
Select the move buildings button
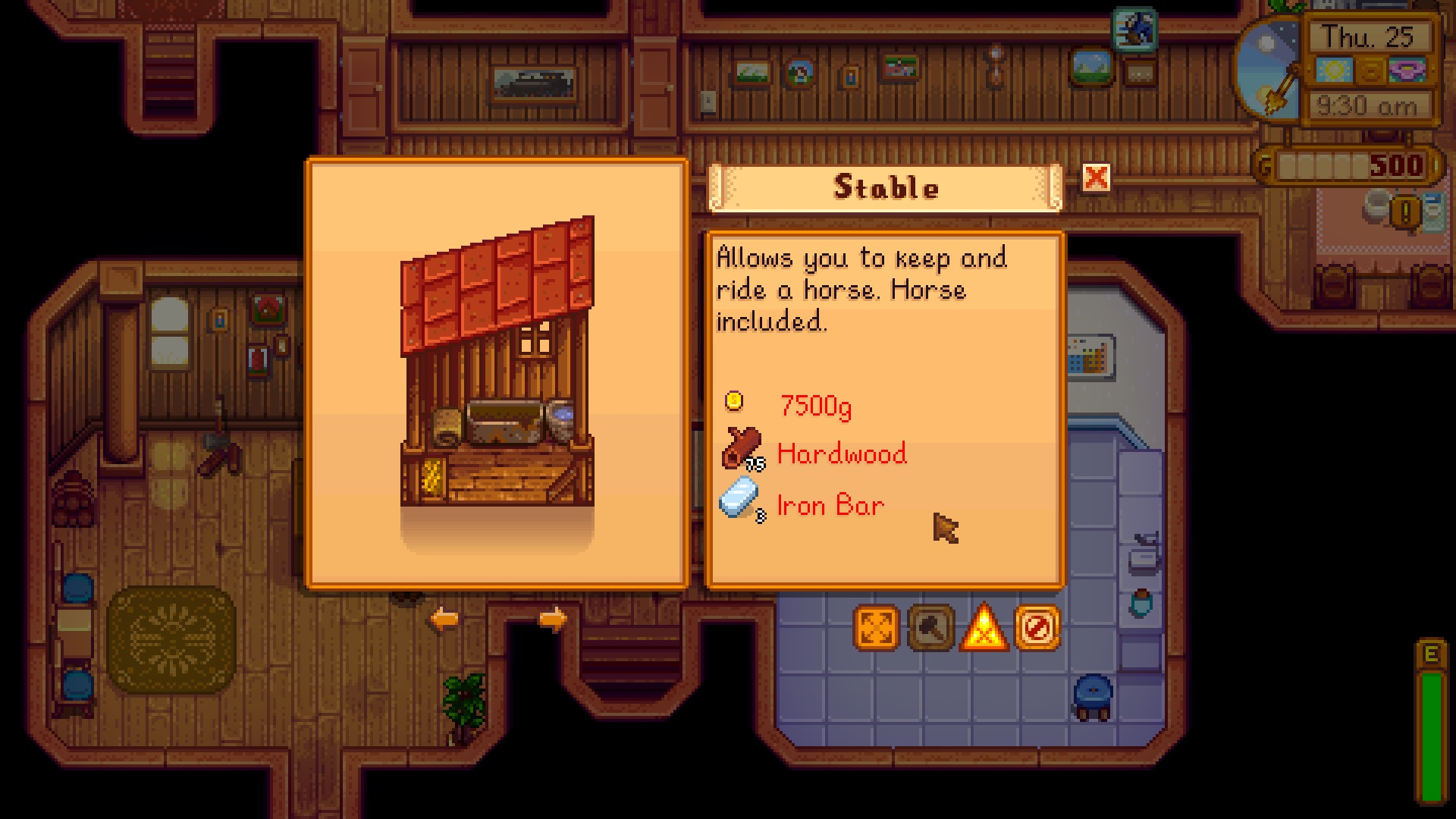click(x=877, y=628)
